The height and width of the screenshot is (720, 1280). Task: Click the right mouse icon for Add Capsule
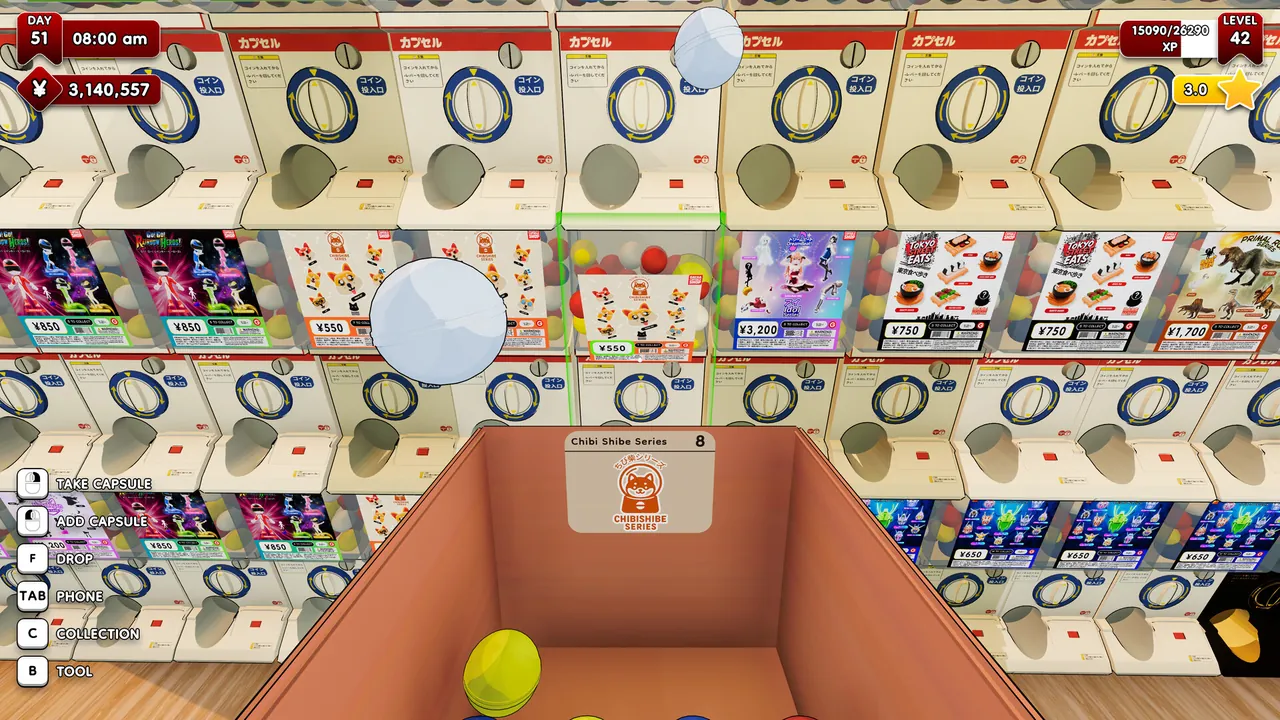(31, 521)
